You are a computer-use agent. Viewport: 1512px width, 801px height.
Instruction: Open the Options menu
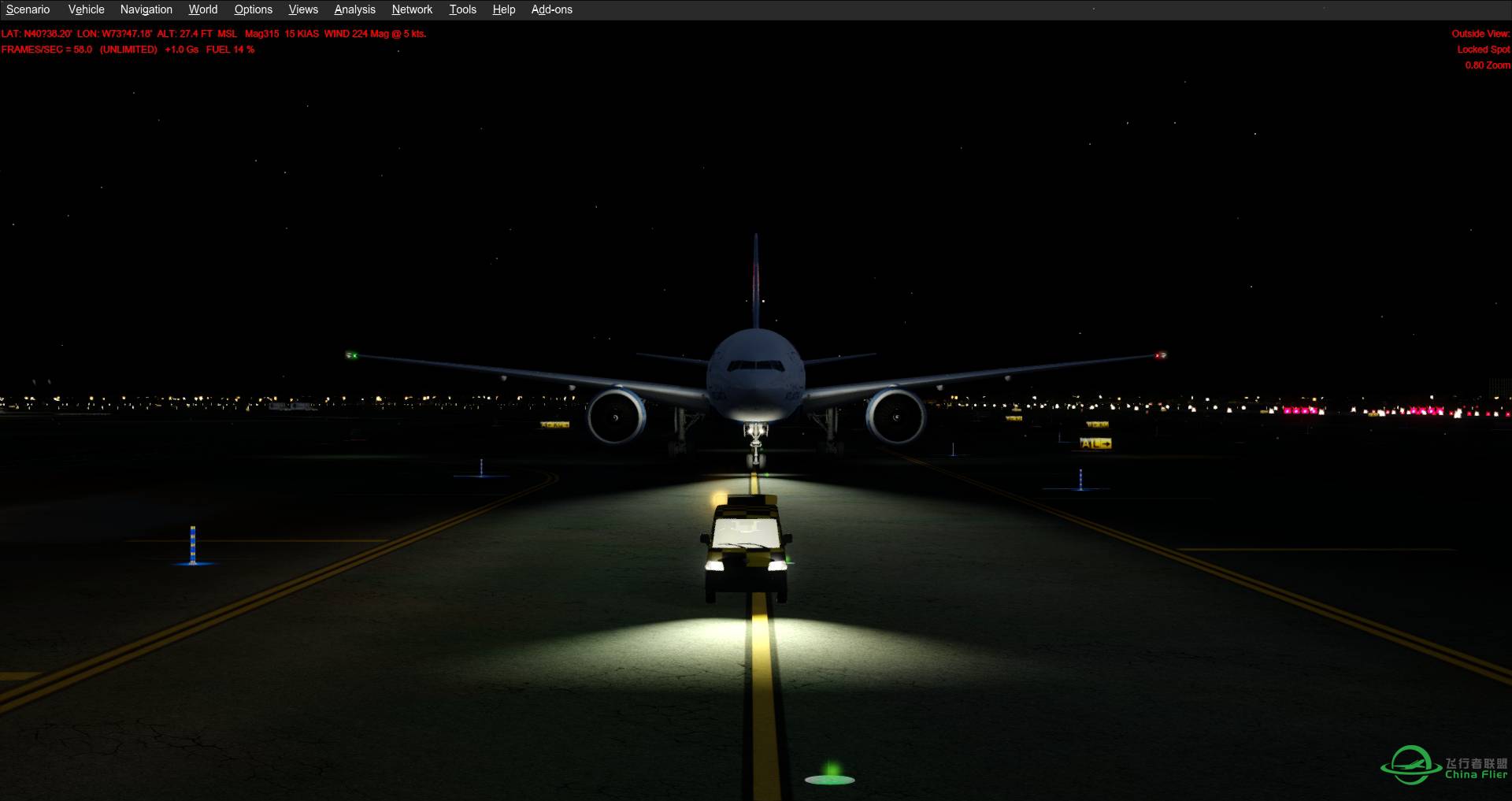[x=253, y=9]
